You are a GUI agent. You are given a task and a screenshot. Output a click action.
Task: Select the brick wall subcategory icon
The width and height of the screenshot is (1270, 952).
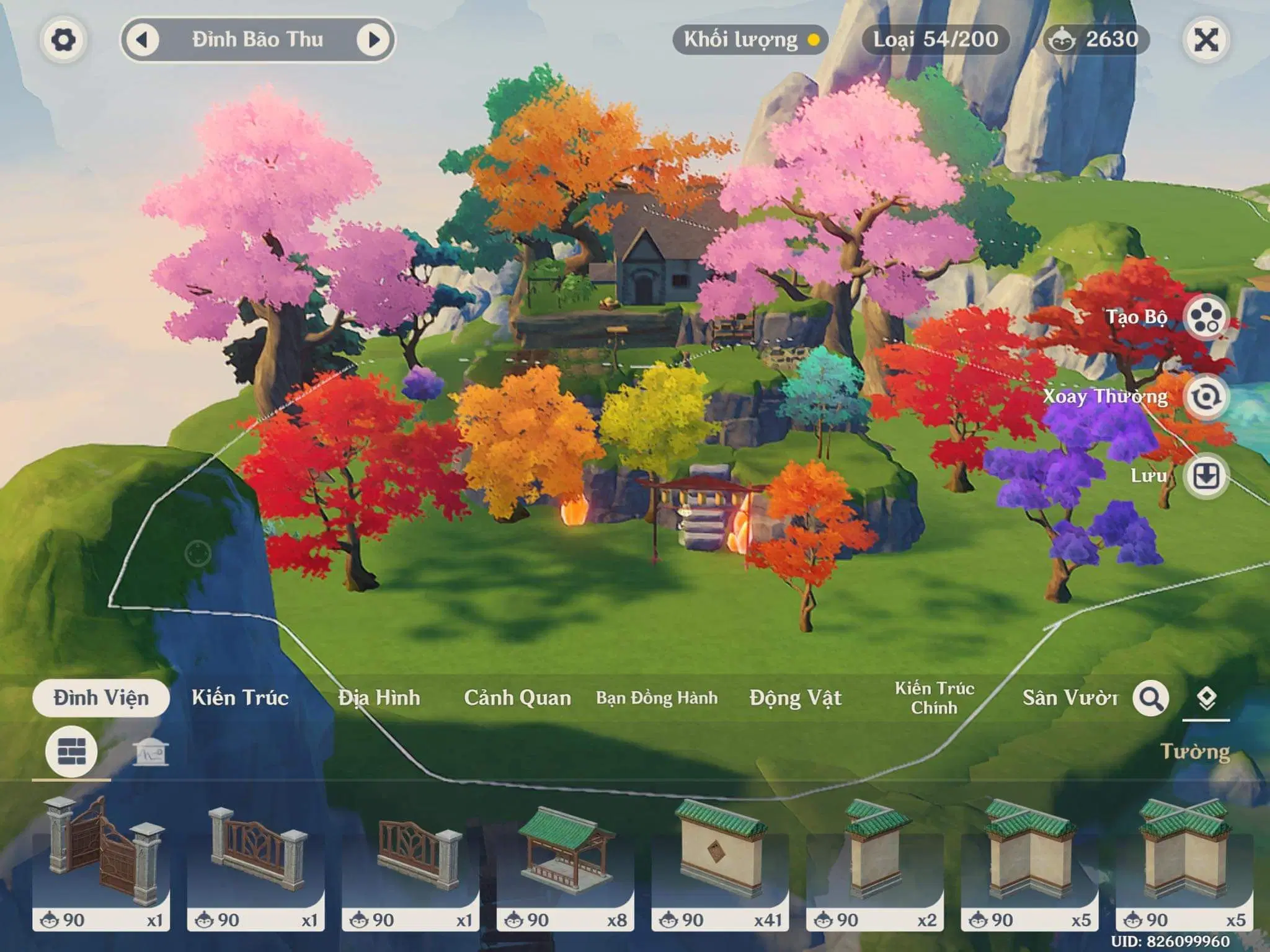[71, 752]
